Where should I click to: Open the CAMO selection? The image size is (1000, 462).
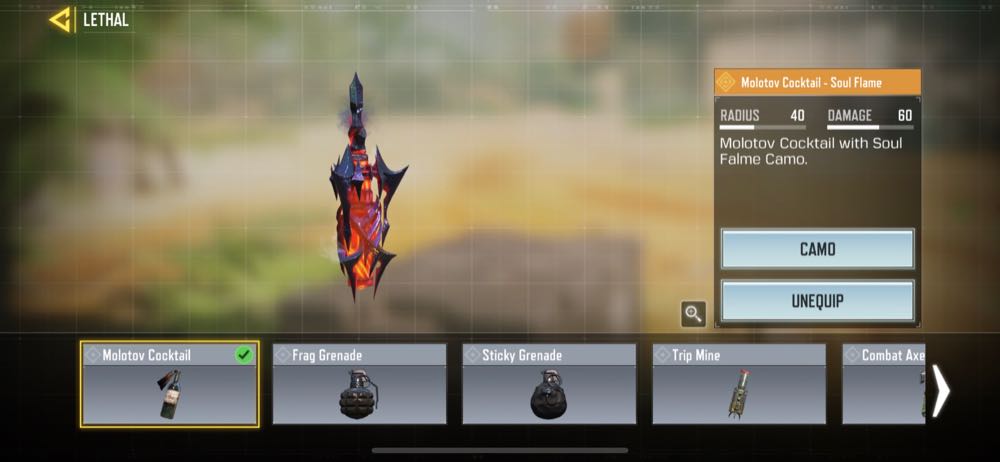(x=817, y=249)
